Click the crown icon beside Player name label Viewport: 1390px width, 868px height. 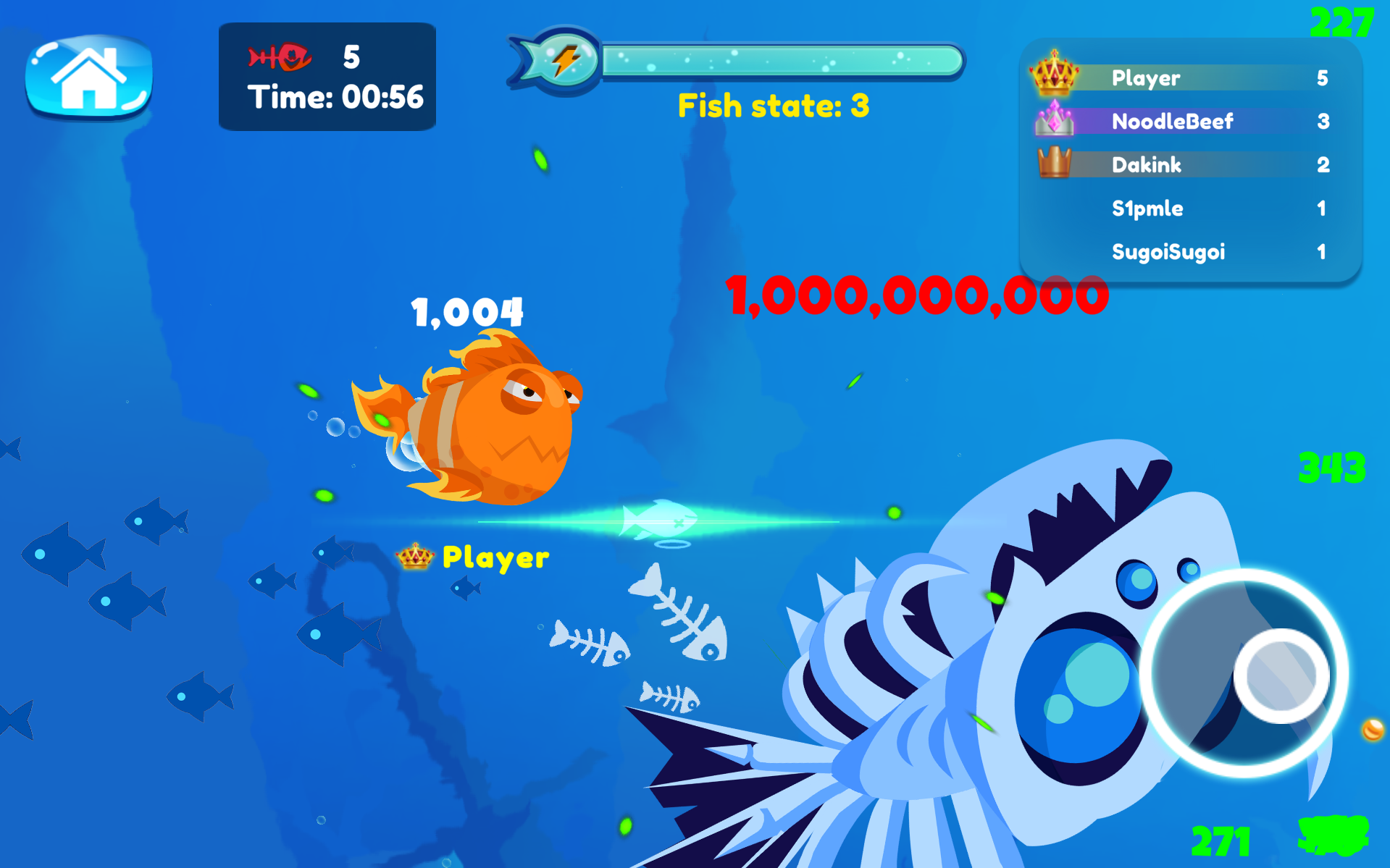tap(415, 557)
